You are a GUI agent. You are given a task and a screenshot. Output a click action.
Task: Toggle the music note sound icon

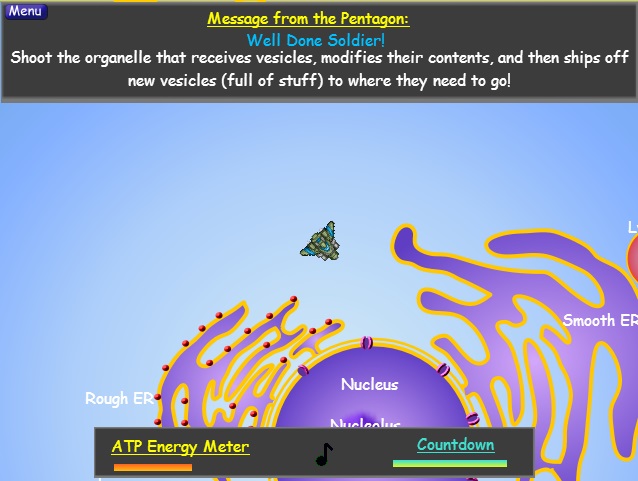tap(324, 455)
